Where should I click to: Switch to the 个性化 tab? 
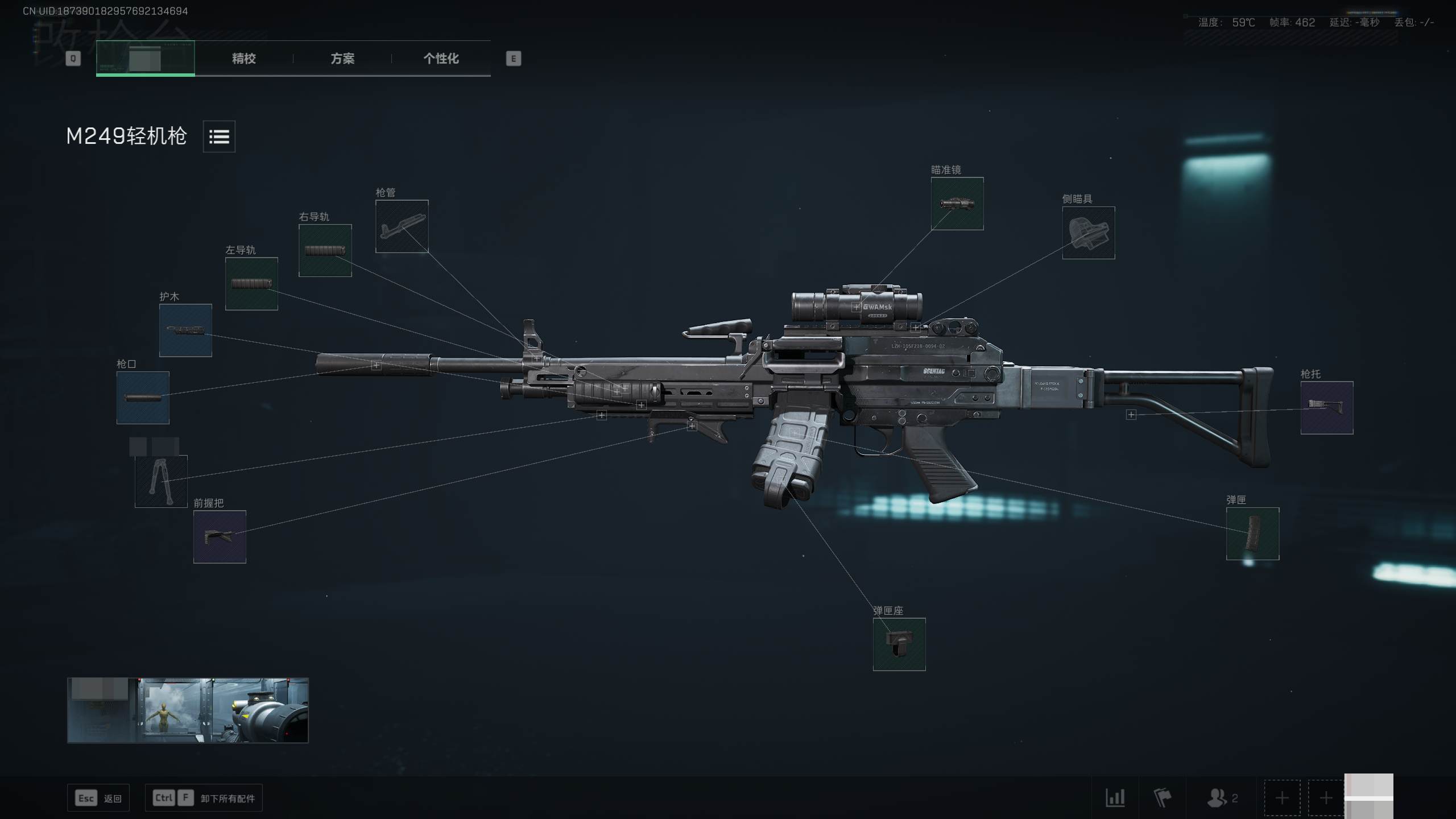pos(441,59)
